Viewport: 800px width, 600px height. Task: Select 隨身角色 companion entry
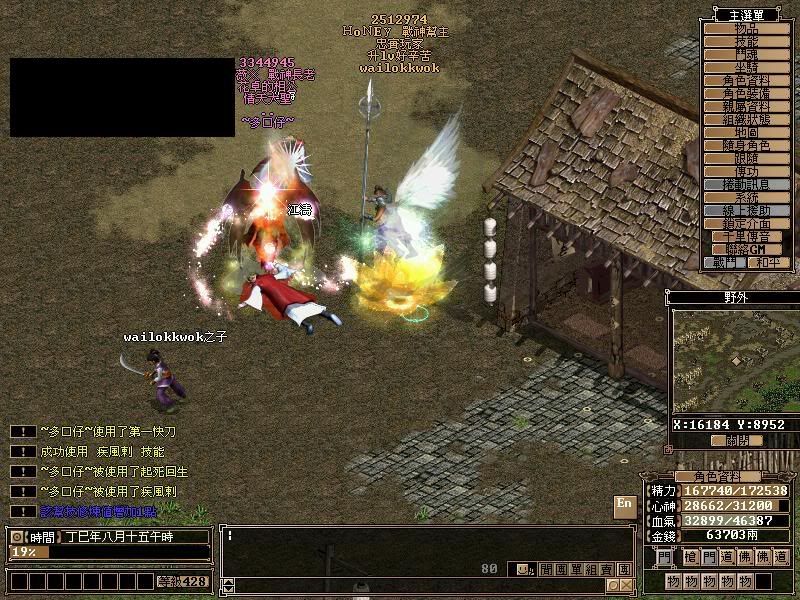pos(745,145)
